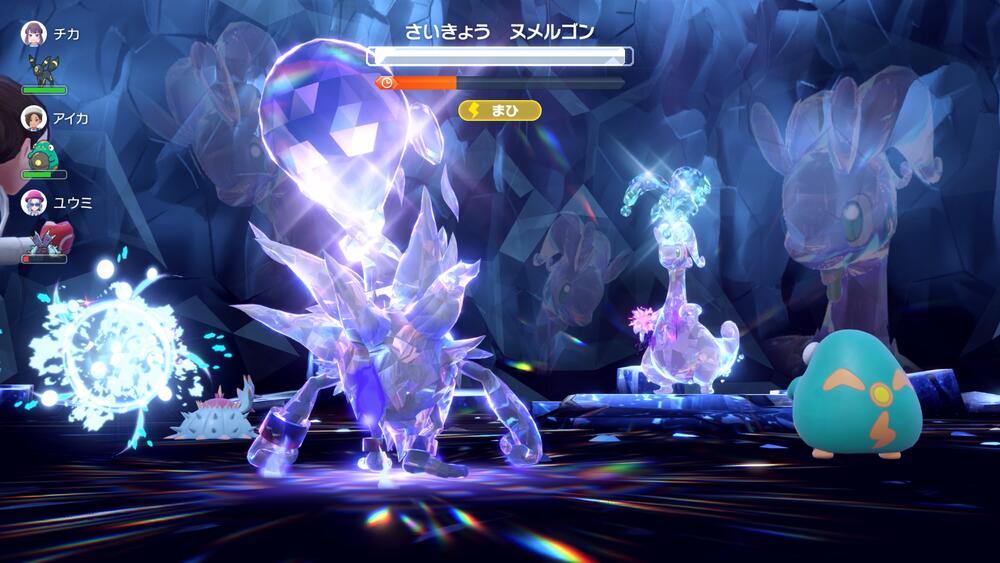
Task: Click チカ's Umbreon party icon
Action: pos(44,69)
